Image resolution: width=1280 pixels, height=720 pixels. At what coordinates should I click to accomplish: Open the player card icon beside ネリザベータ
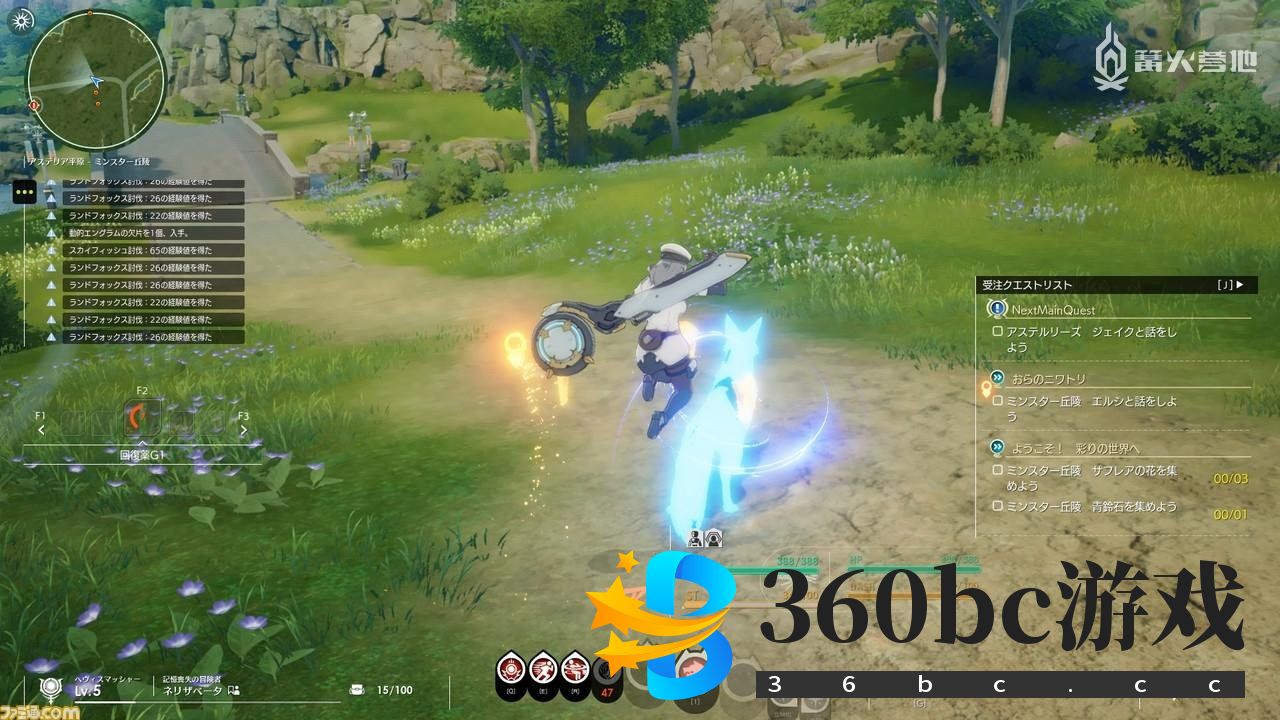[234, 690]
